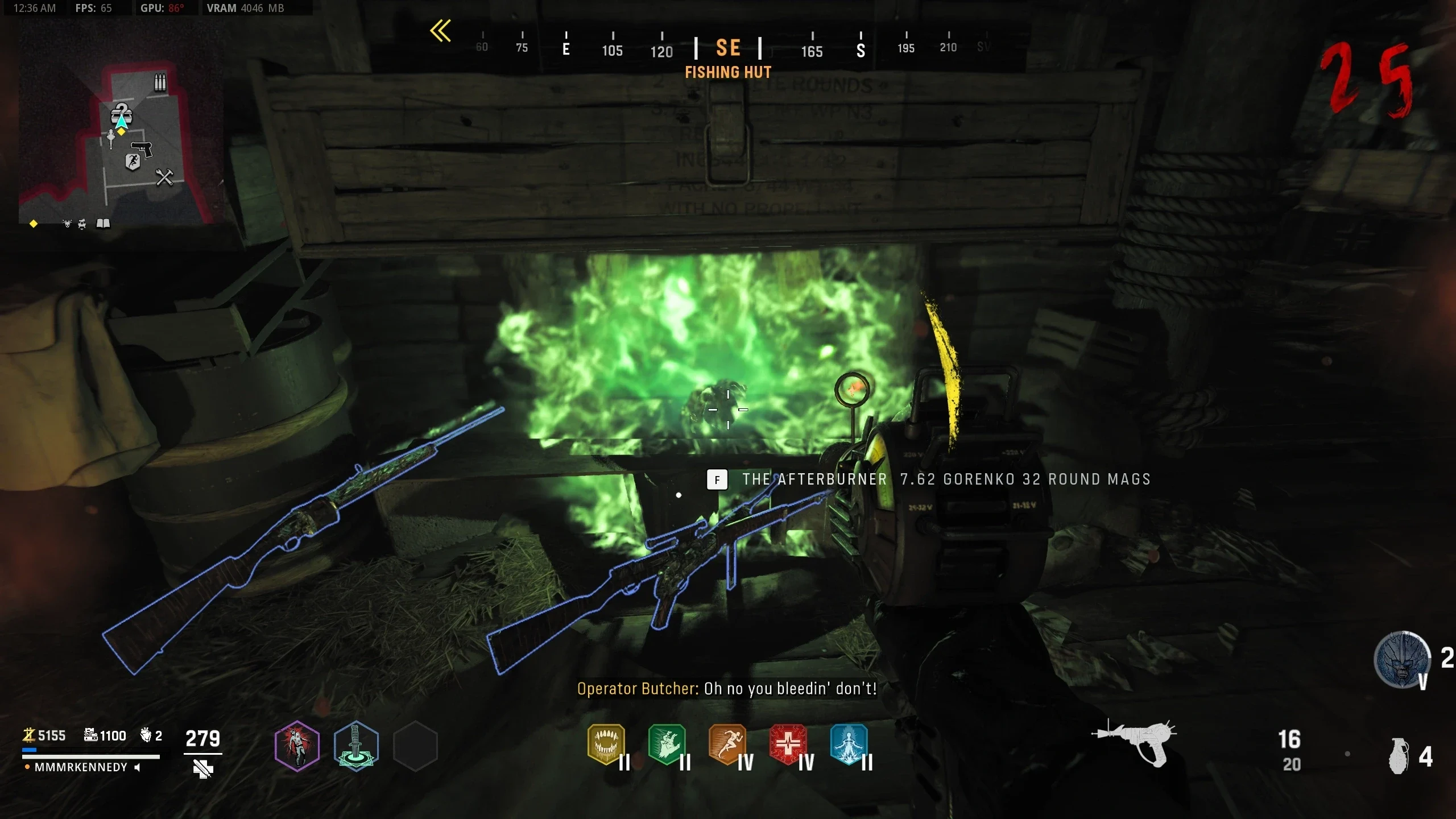The height and width of the screenshot is (819, 1456).
Task: Click the armor plate repair icon
Action: (202, 770)
